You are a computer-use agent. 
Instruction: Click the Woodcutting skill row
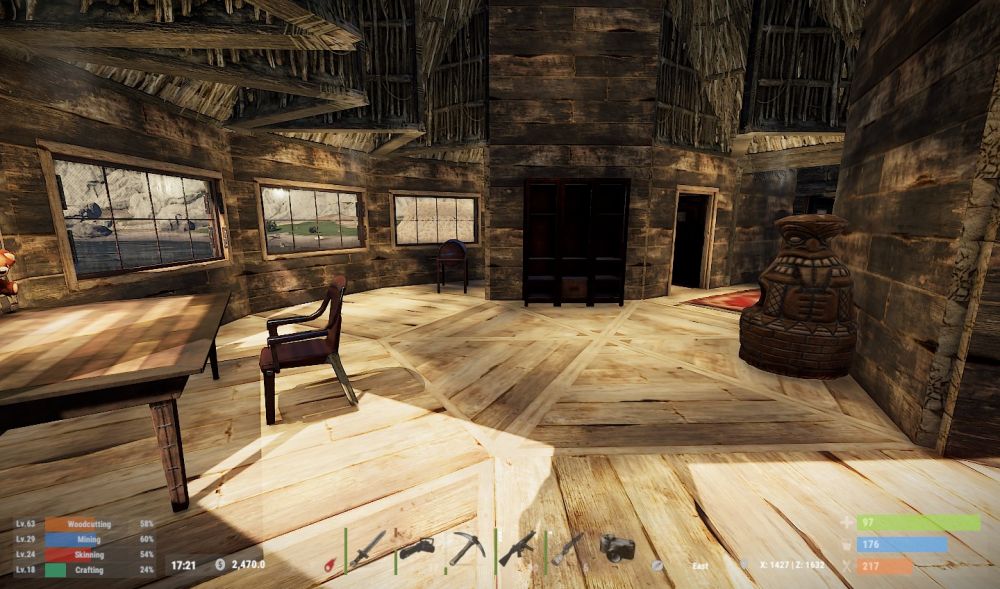(85, 524)
